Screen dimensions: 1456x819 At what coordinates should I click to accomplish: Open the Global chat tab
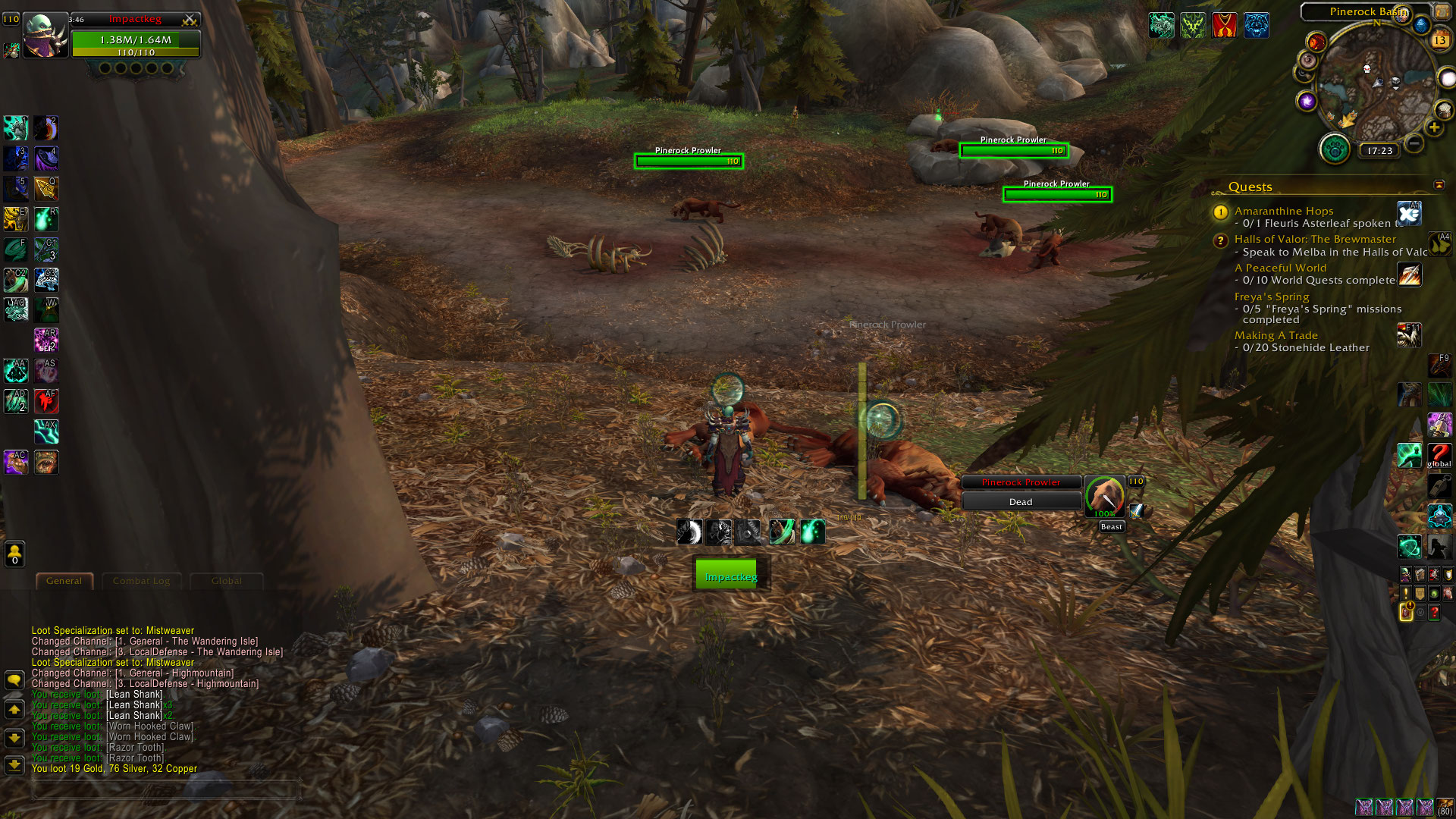pos(226,581)
